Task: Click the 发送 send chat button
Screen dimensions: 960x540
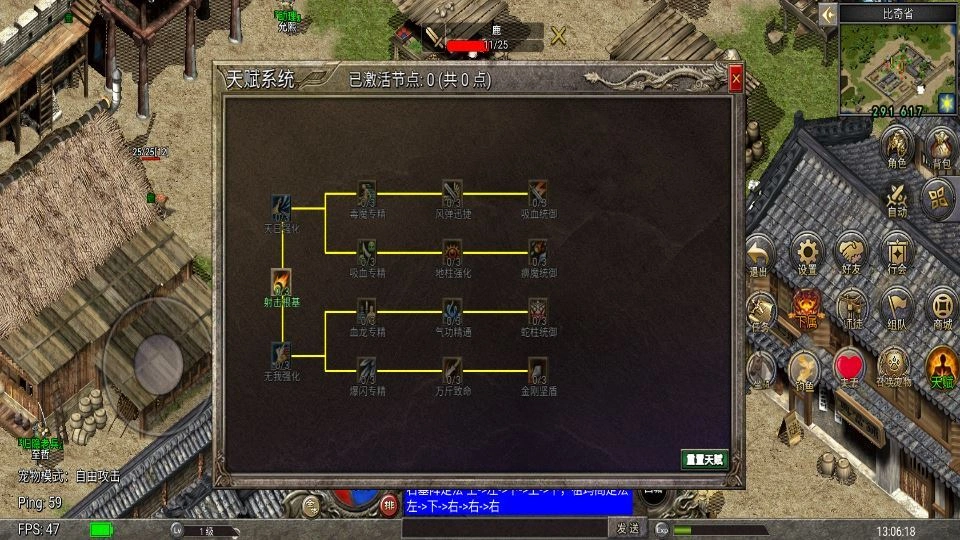Action: (627, 528)
